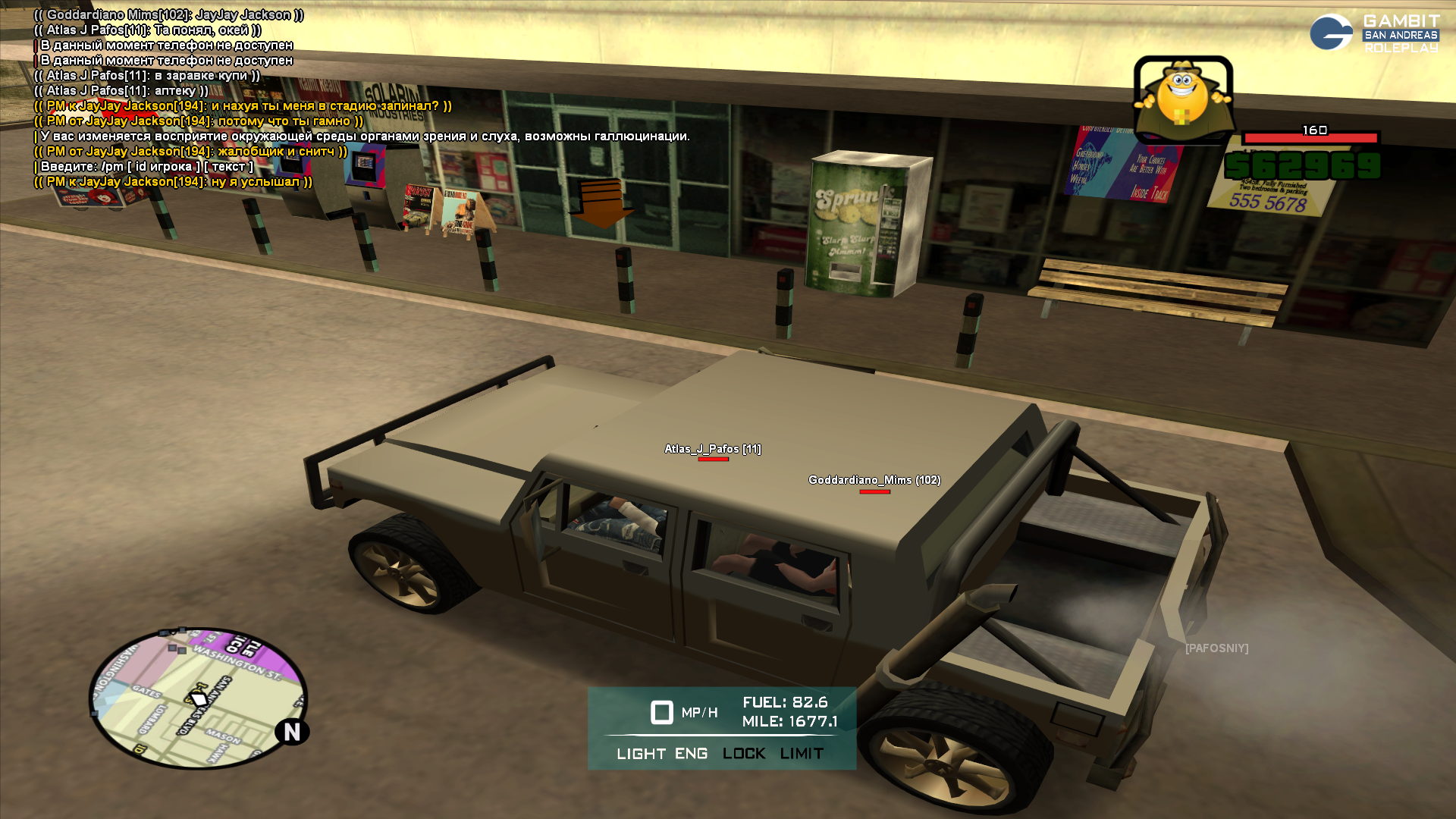Toggle the LOCK door indicator
This screenshot has width=1456, height=819.
(744, 754)
